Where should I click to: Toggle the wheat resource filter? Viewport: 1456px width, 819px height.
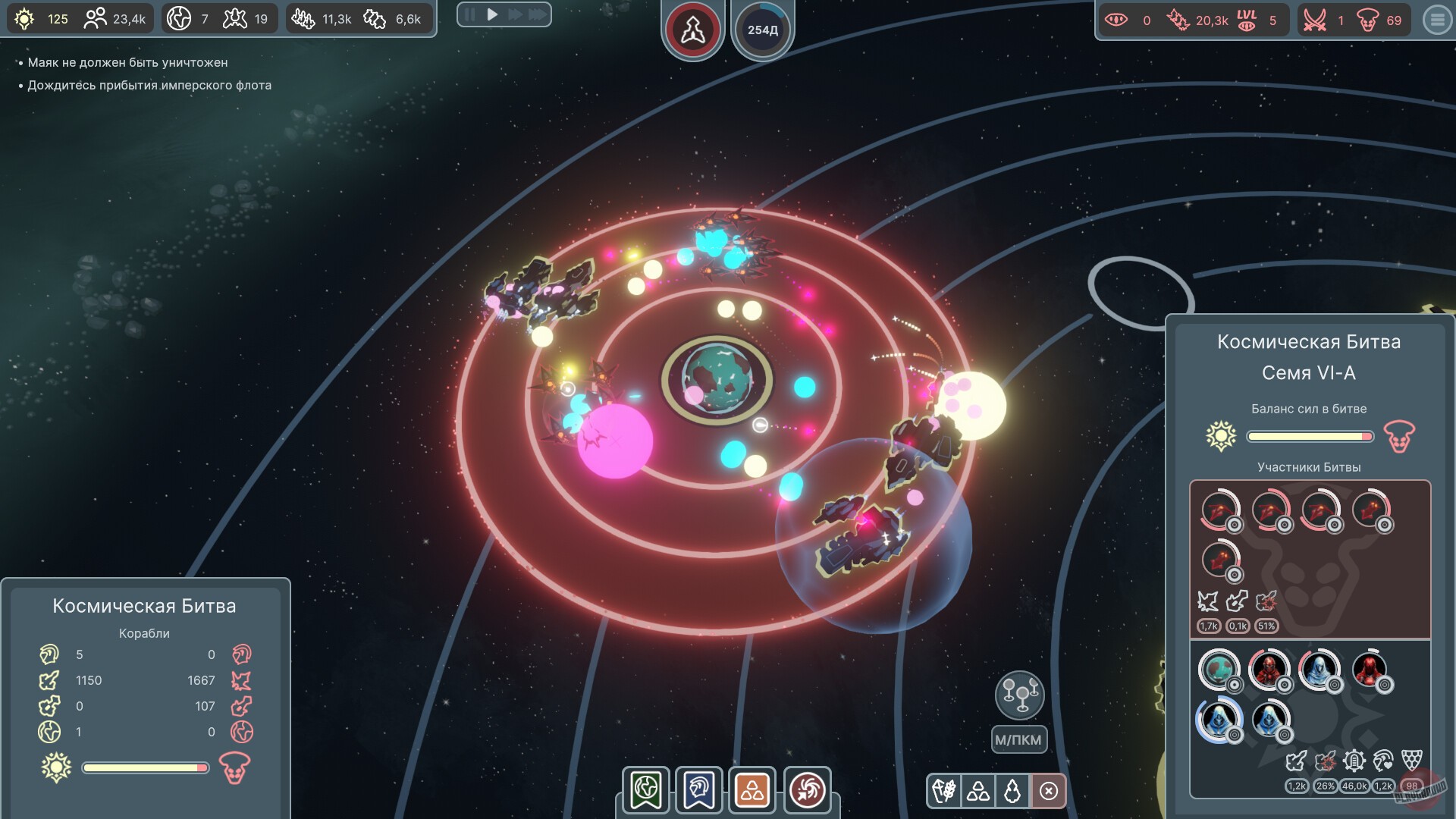point(943,791)
